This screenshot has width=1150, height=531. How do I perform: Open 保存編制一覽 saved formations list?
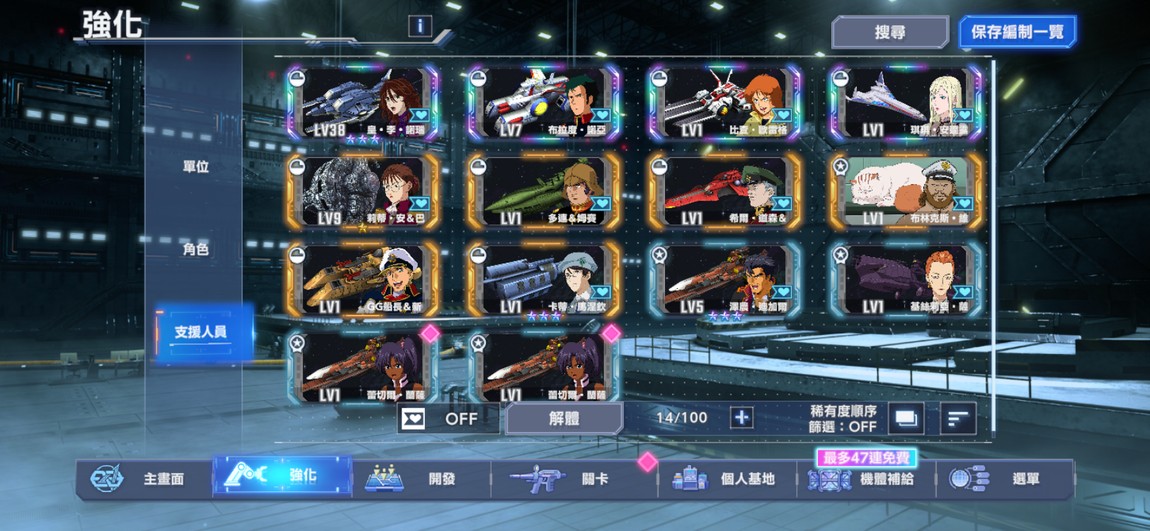1017,32
